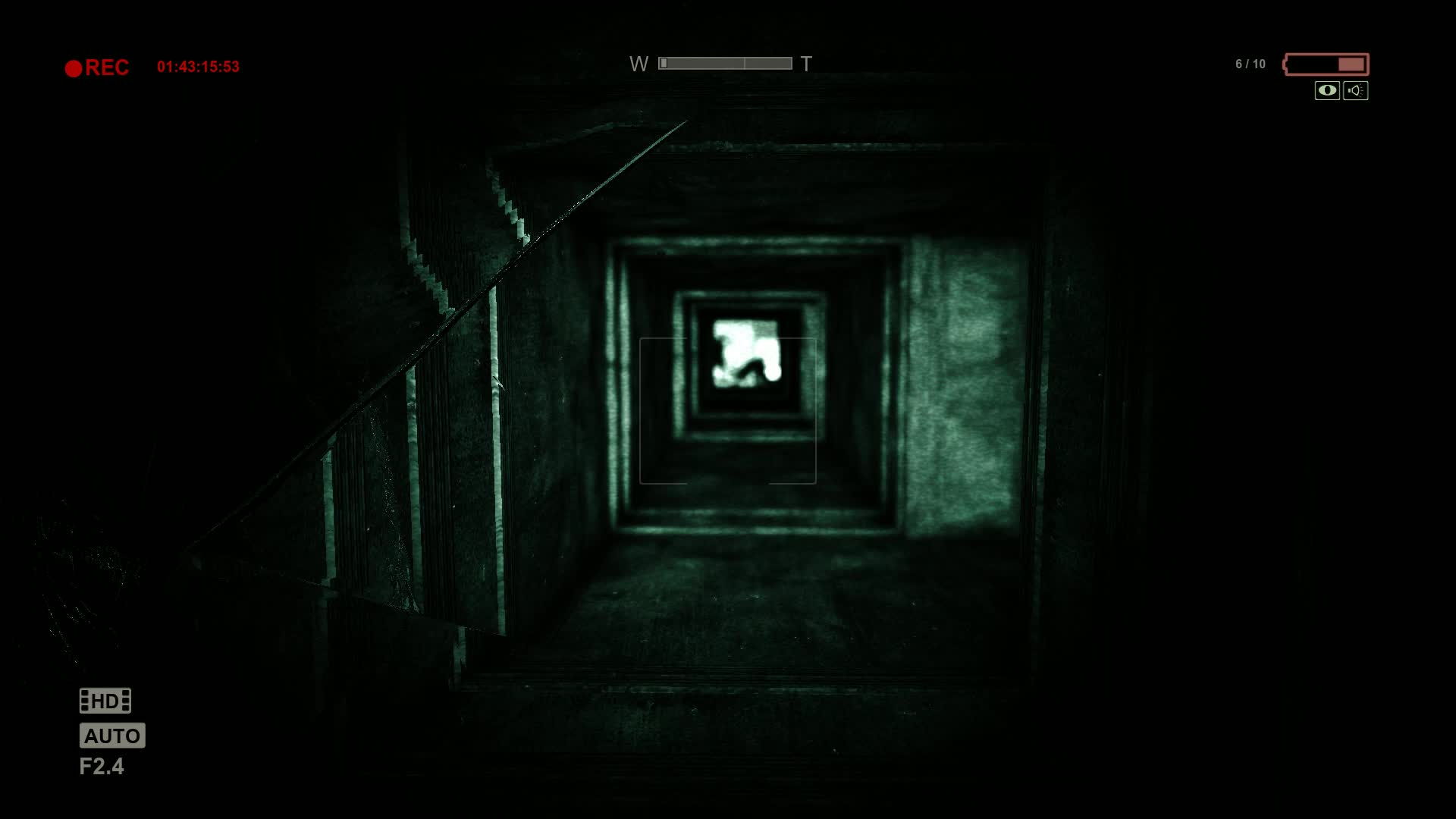Image resolution: width=1456 pixels, height=819 pixels.
Task: Click the F2.4 aperture readout
Action: (x=102, y=767)
